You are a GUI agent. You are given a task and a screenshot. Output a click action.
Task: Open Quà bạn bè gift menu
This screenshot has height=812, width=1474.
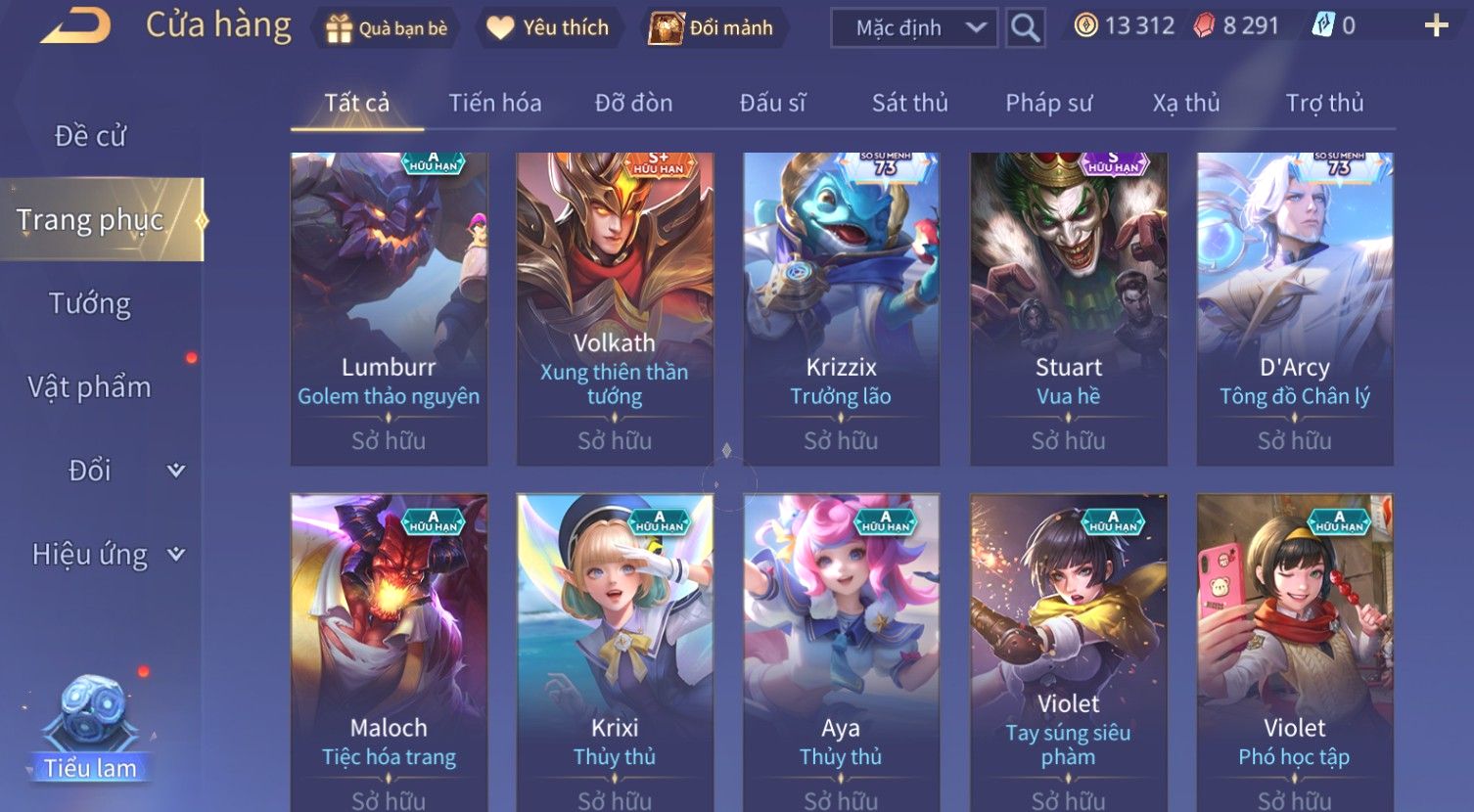click(x=386, y=28)
